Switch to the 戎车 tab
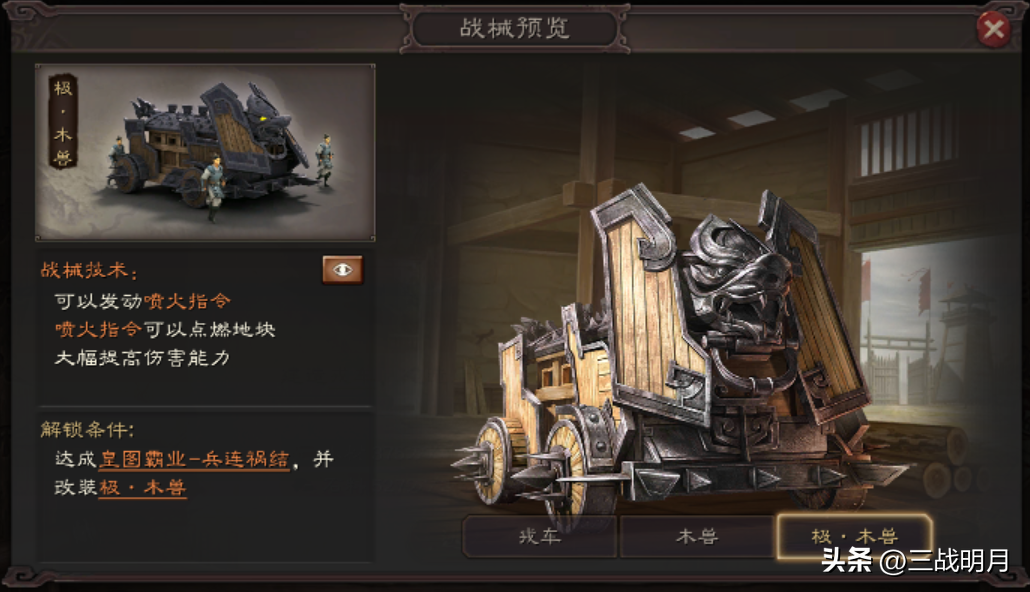 [x=539, y=537]
